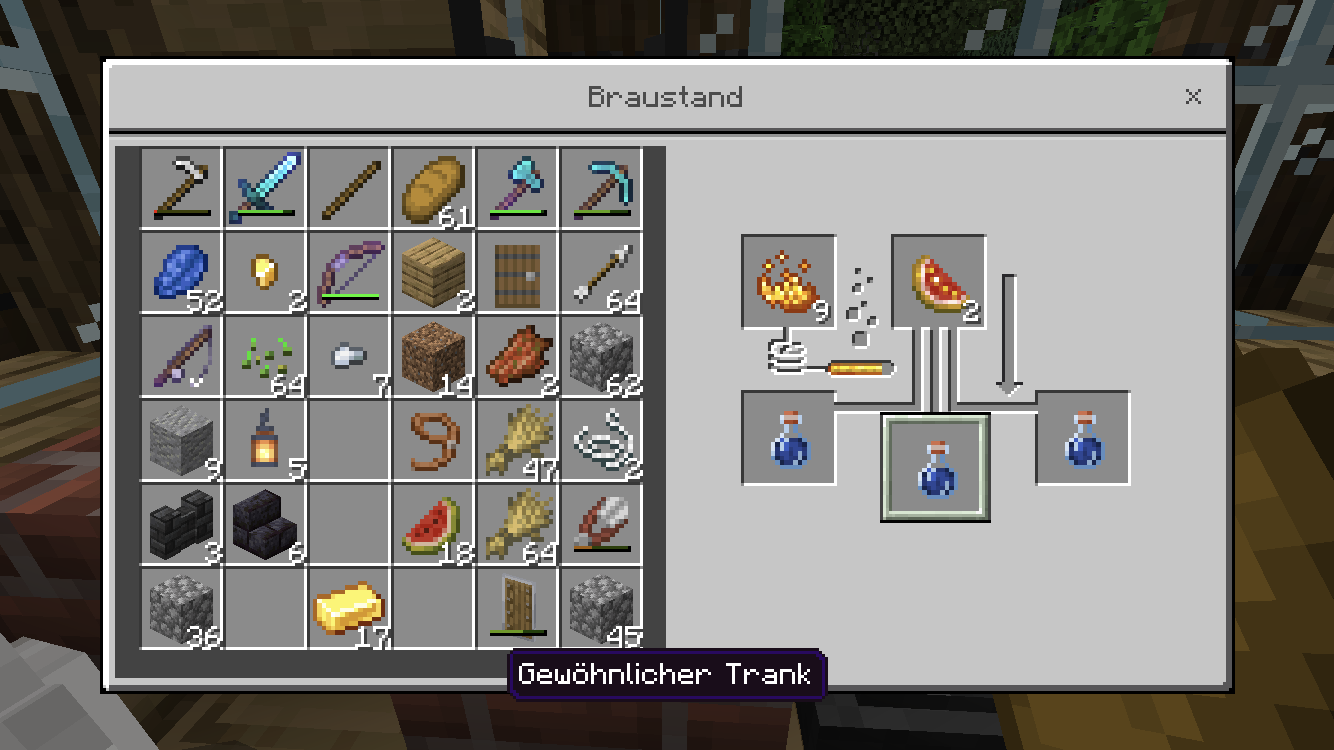Select the melon slices stack of 18
Screen dimensions: 1334x750
(433, 523)
